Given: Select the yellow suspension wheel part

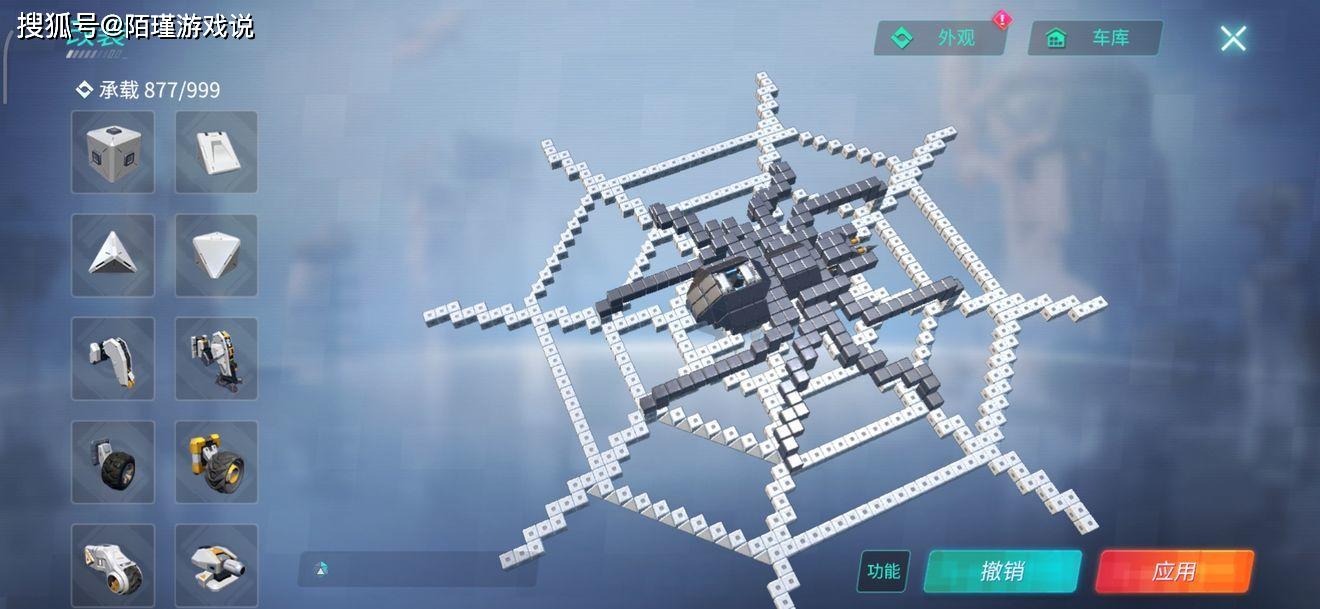Looking at the screenshot, I should click(216, 461).
